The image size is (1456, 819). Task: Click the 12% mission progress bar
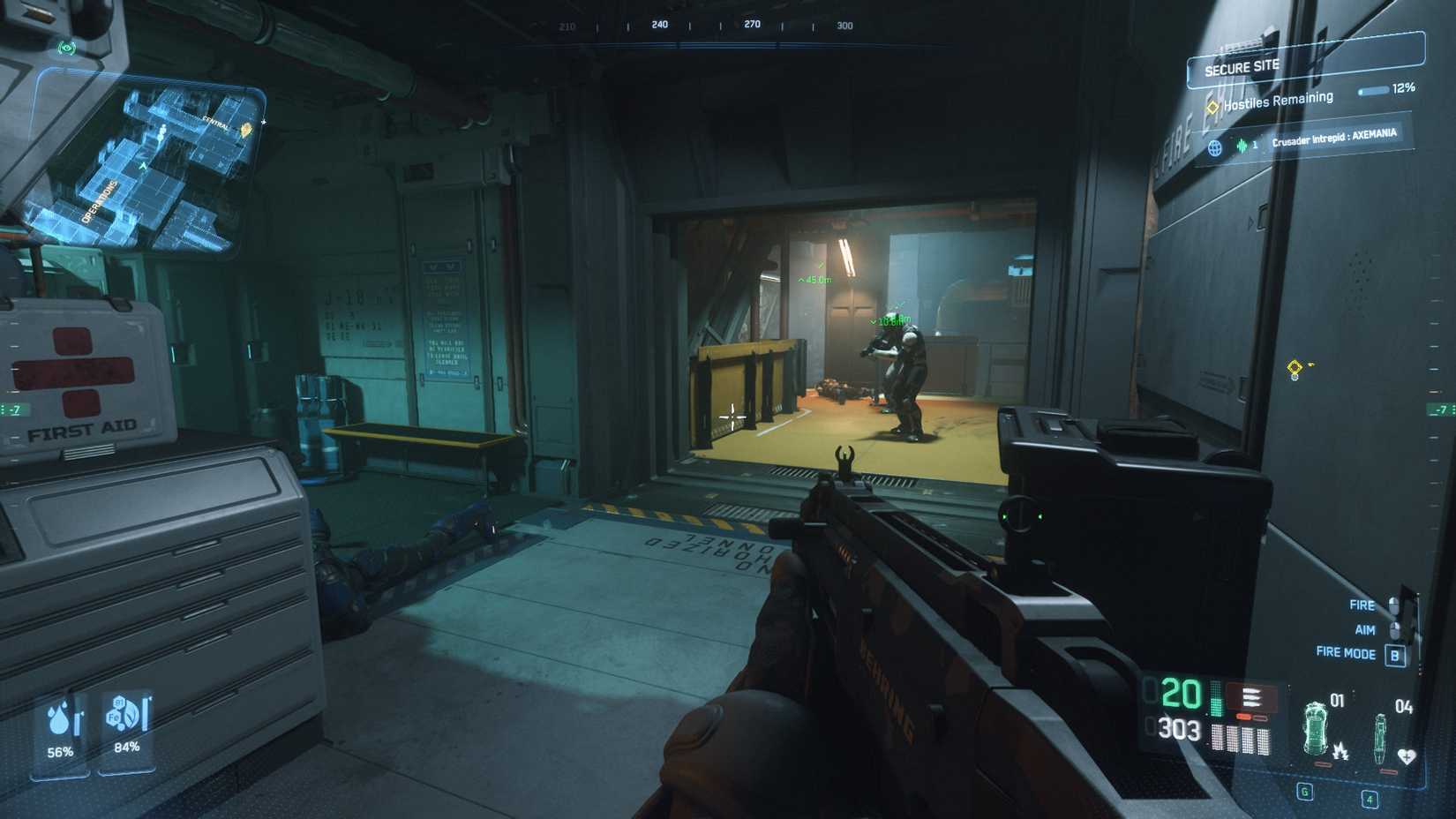tap(1373, 91)
